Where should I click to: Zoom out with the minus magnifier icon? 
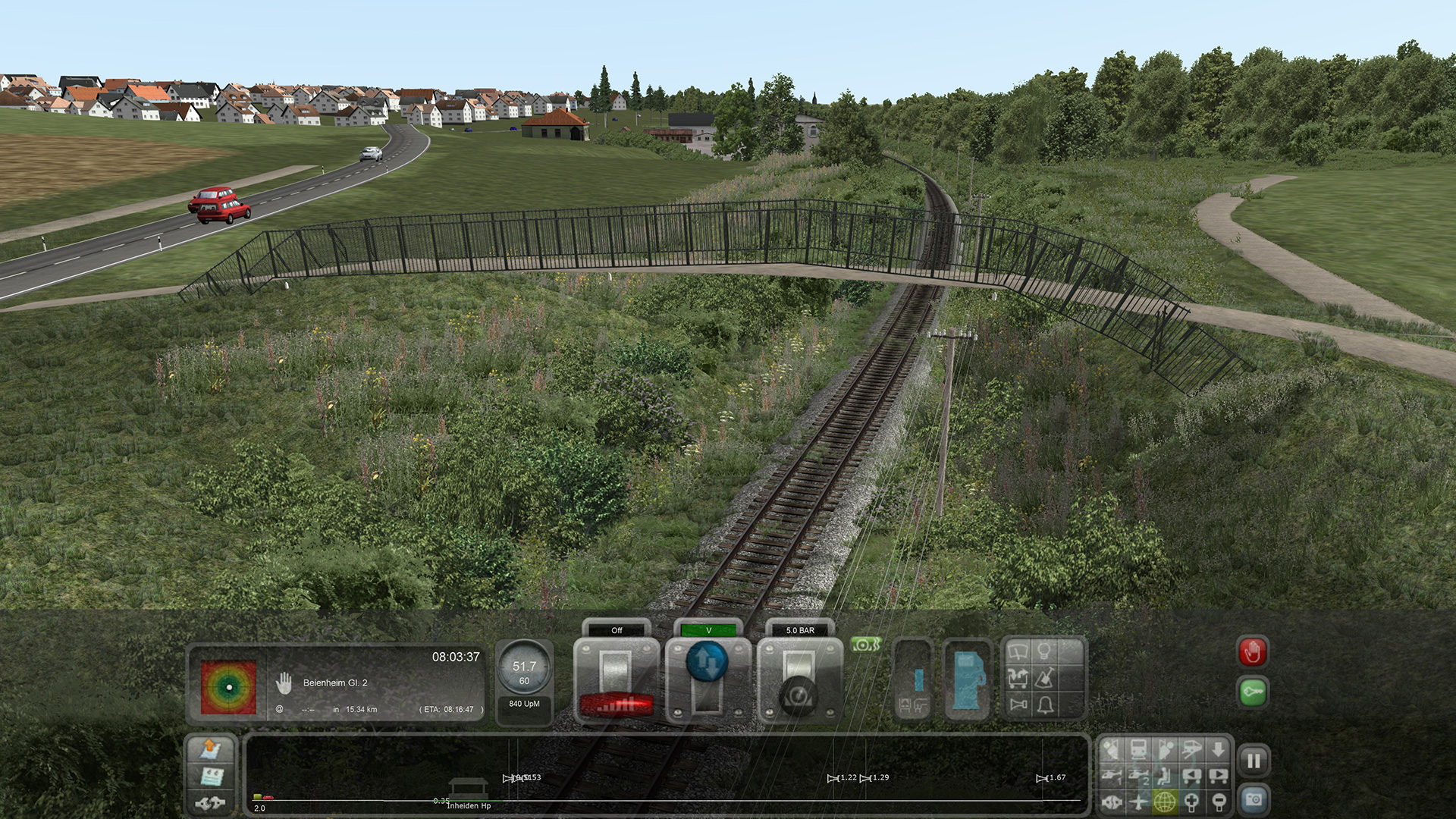(x=1219, y=801)
